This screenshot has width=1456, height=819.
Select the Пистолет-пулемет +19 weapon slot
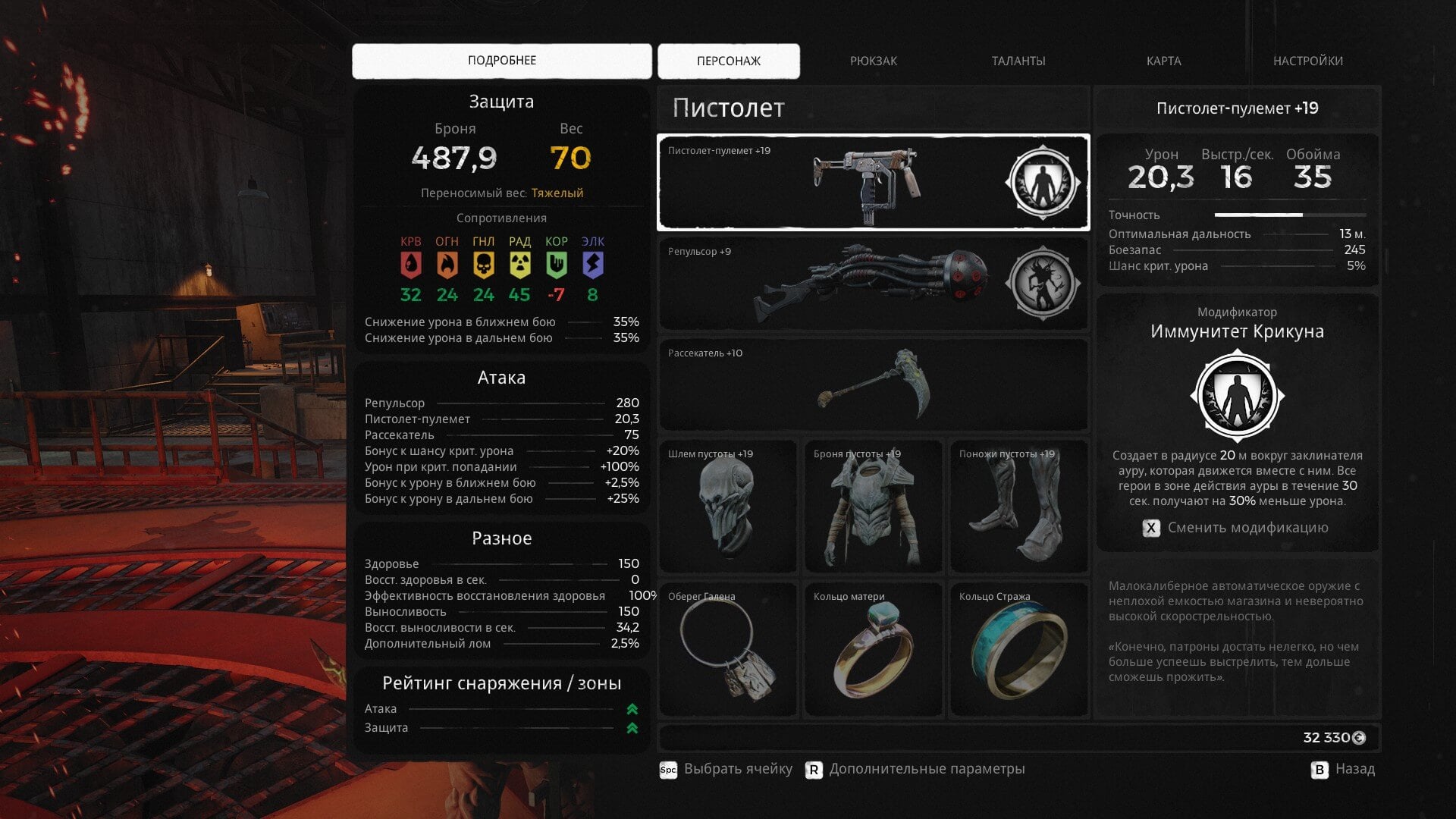pyautogui.click(x=834, y=183)
